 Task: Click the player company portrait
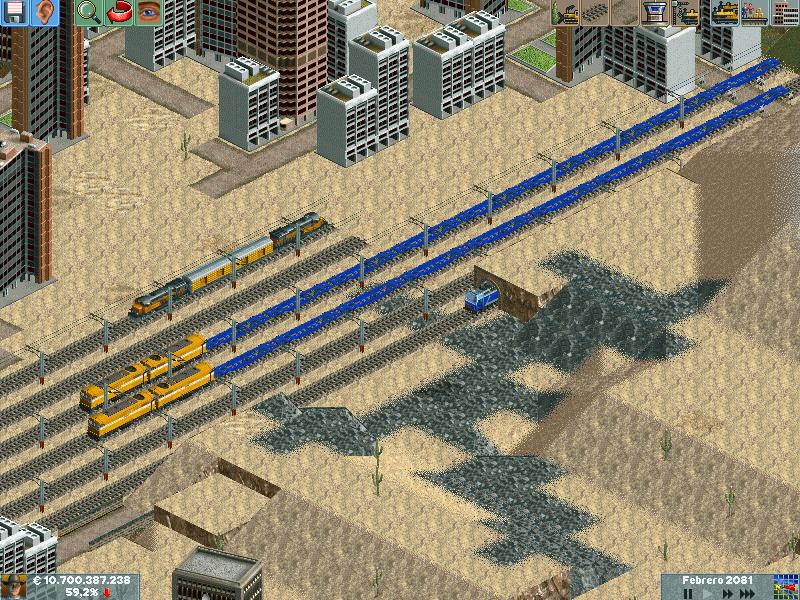pos(13,586)
